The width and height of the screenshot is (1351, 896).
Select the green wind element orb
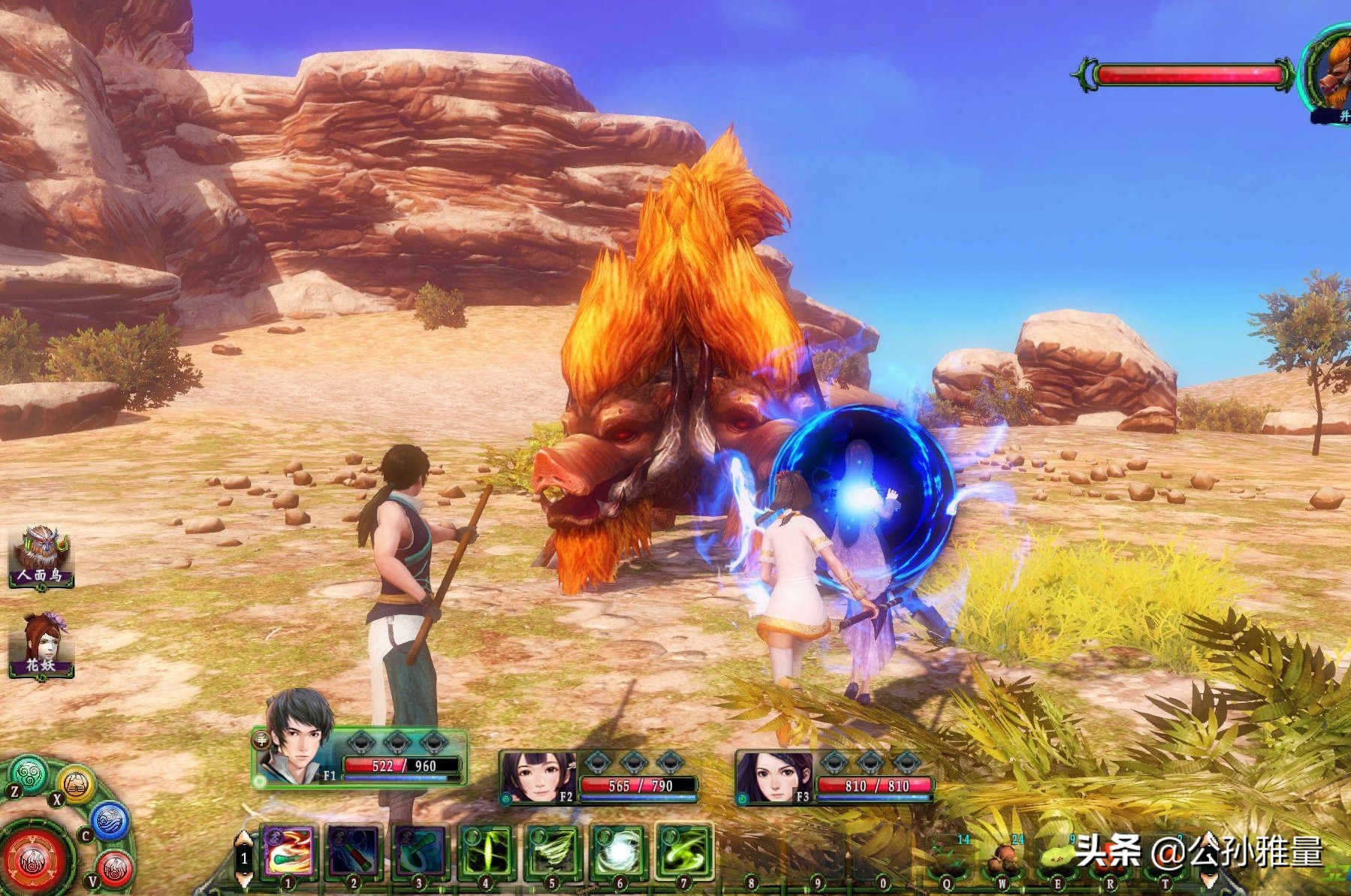tap(29, 774)
